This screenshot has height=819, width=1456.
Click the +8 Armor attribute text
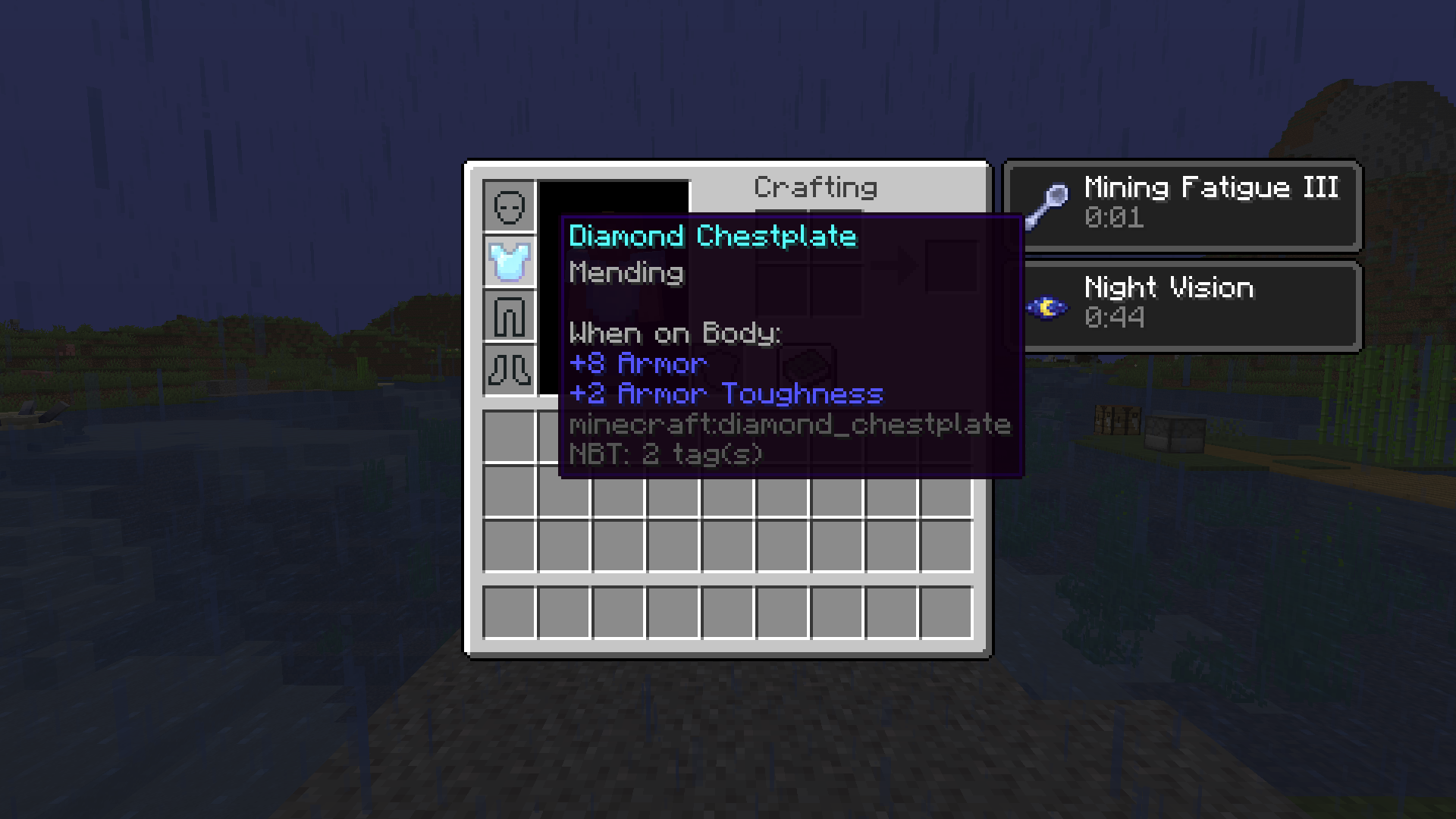[637, 363]
